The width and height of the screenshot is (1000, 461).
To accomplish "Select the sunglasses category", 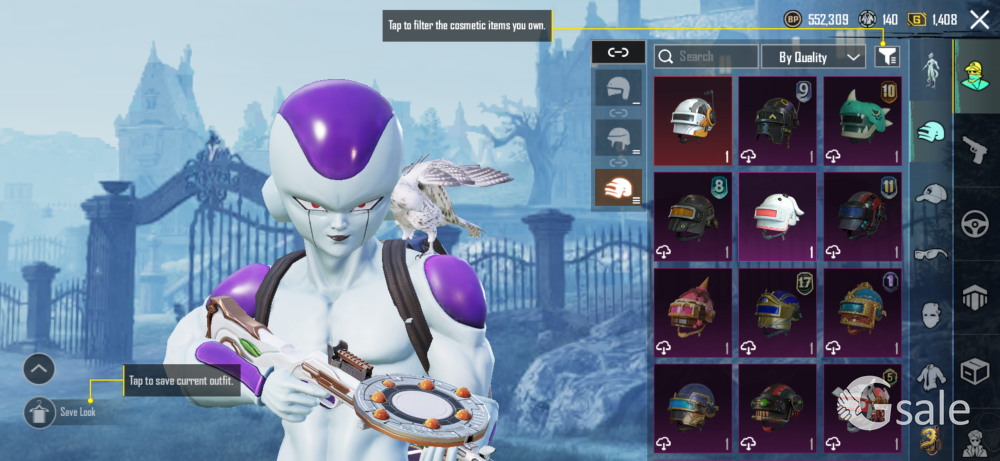I will click(931, 254).
